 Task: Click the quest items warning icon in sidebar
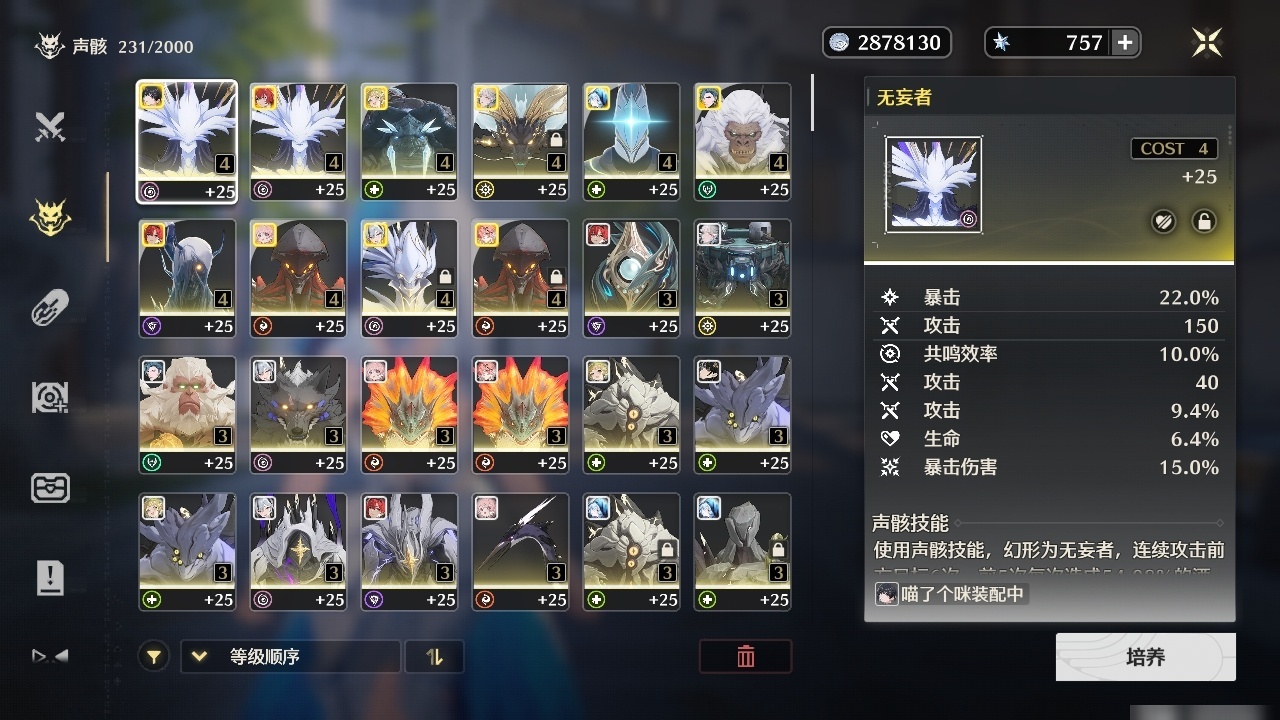click(x=50, y=577)
